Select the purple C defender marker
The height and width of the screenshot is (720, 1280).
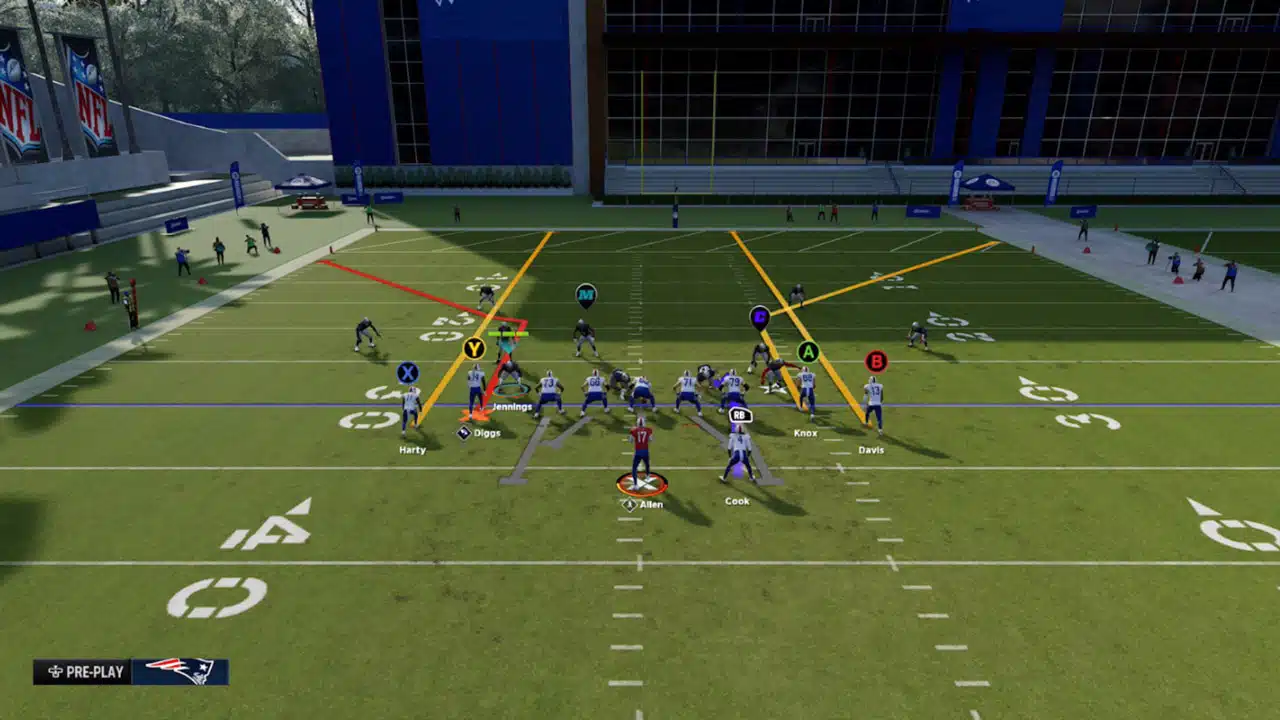click(x=760, y=317)
